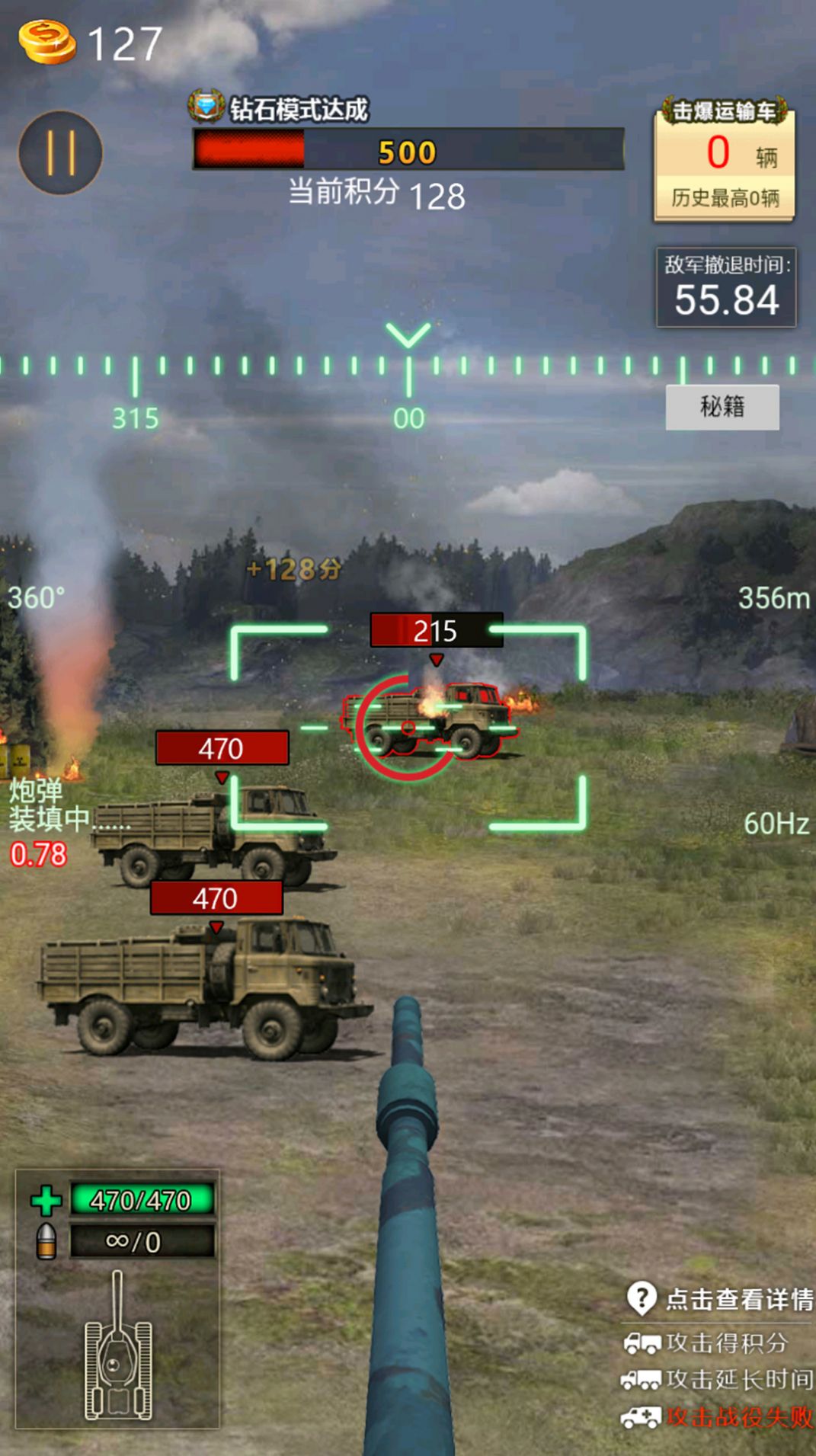
Task: Open the 秘籍 cheats button
Action: (722, 407)
